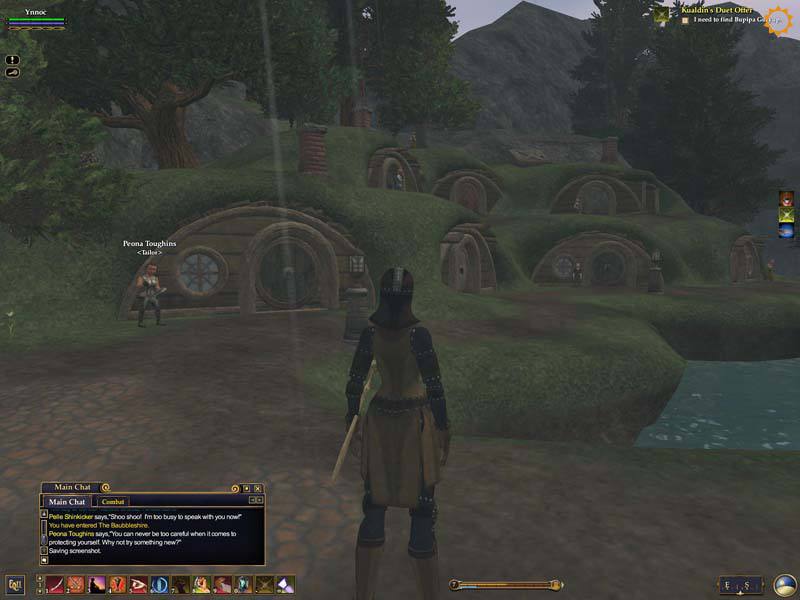Select the Main Chat tab

point(67,501)
